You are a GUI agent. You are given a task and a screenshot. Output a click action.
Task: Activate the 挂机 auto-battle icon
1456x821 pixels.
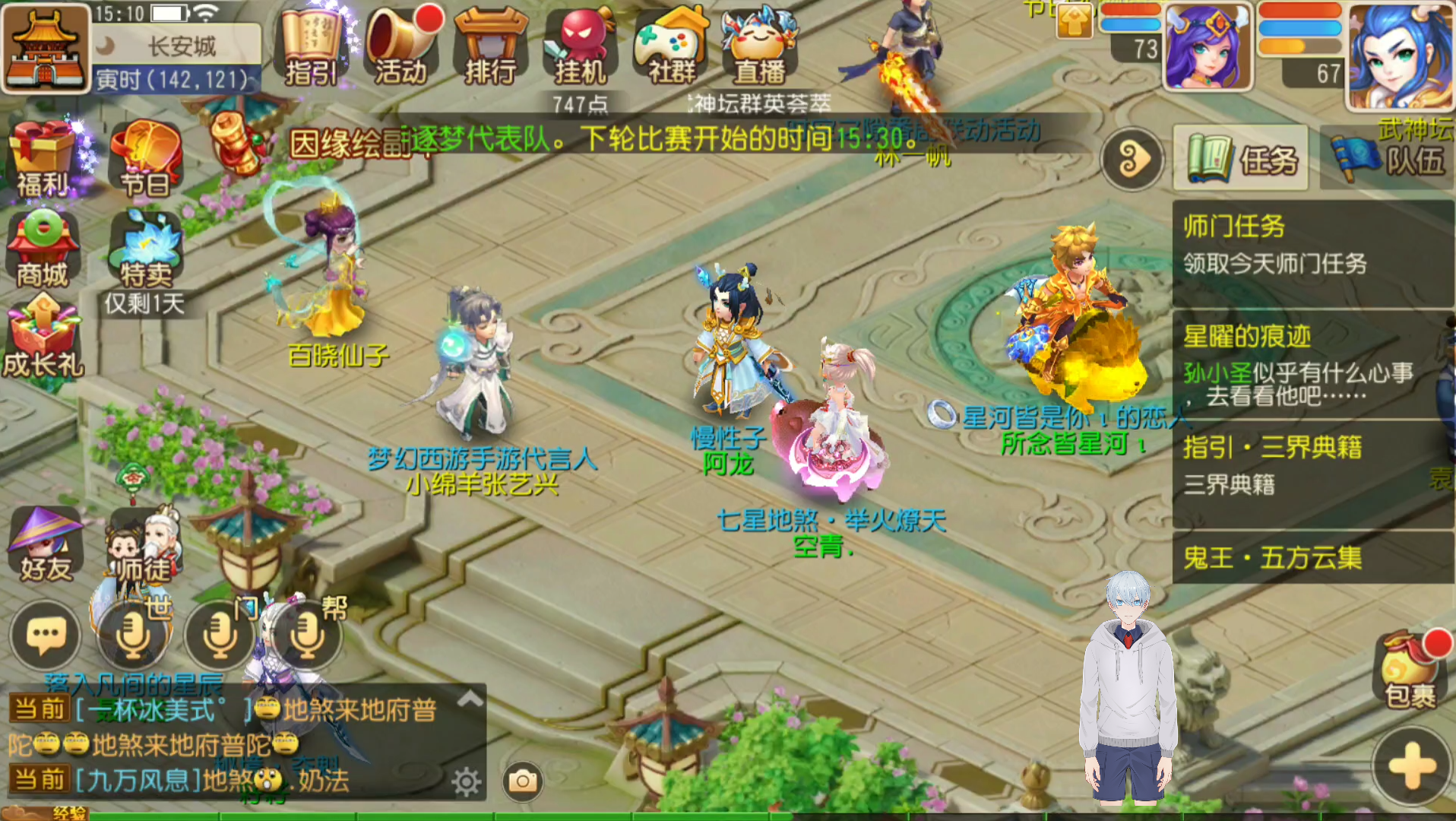point(580,46)
